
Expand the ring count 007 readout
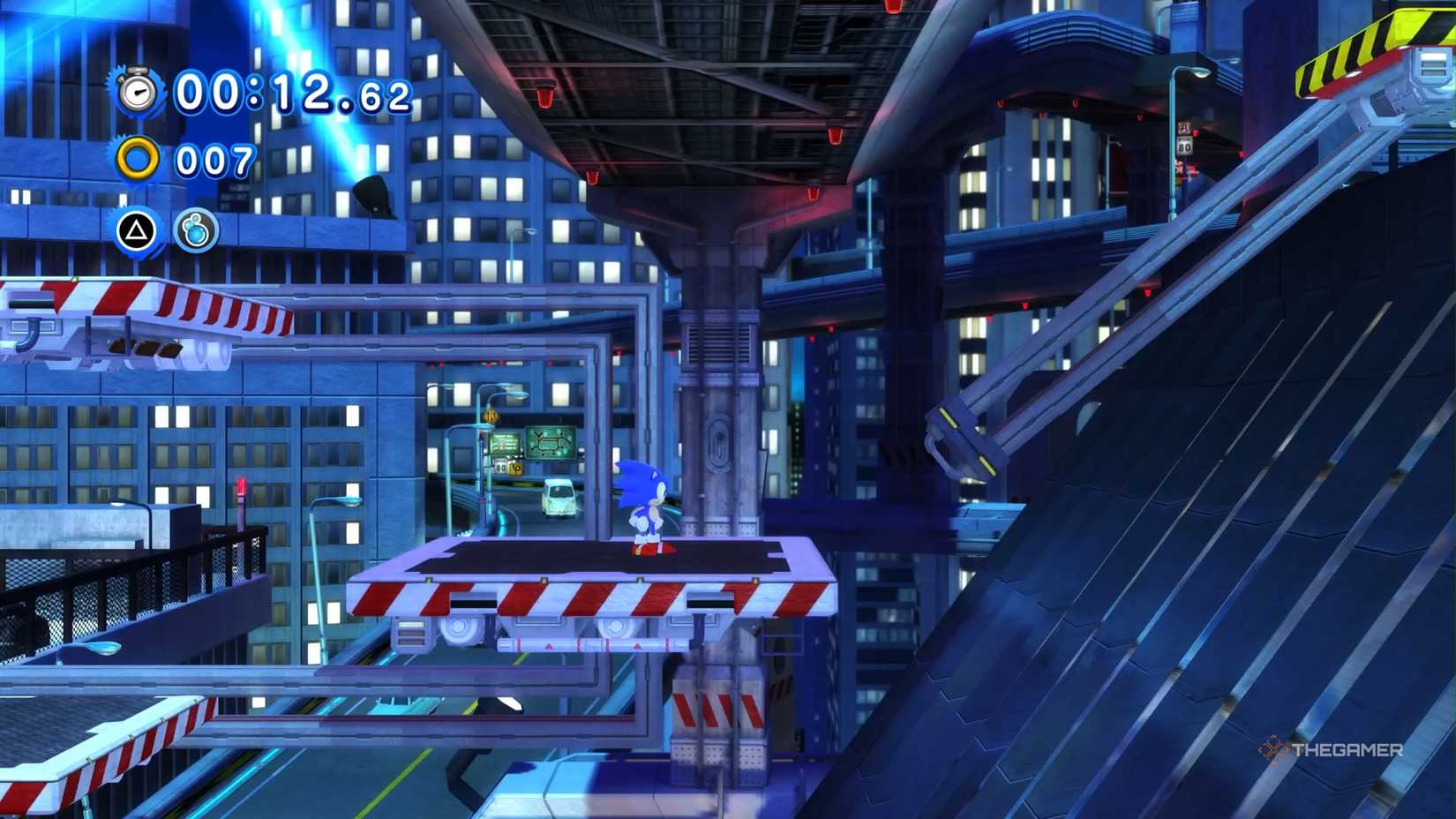click(214, 162)
